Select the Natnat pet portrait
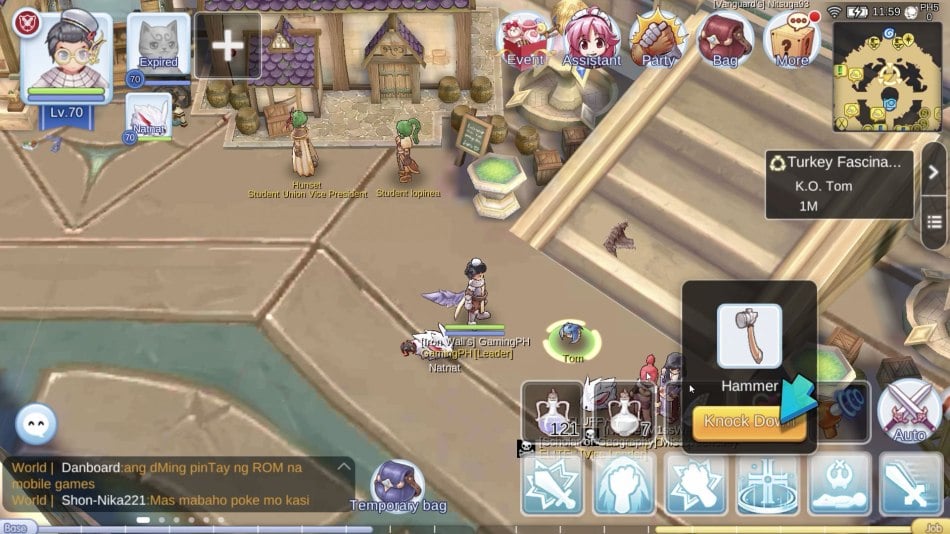Viewport: 950px width, 534px height. click(148, 115)
